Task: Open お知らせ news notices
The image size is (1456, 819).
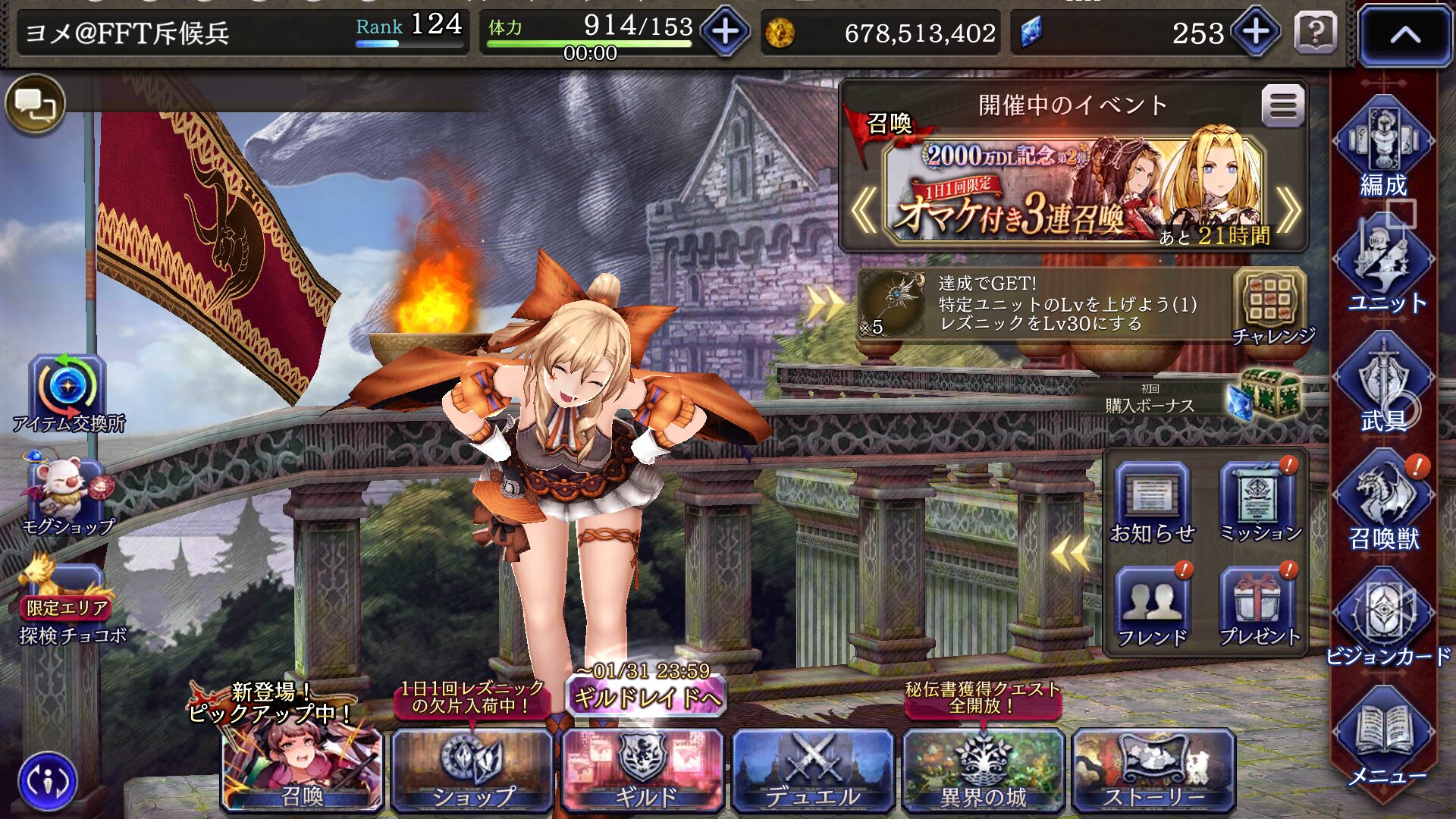Action: 1152,504
